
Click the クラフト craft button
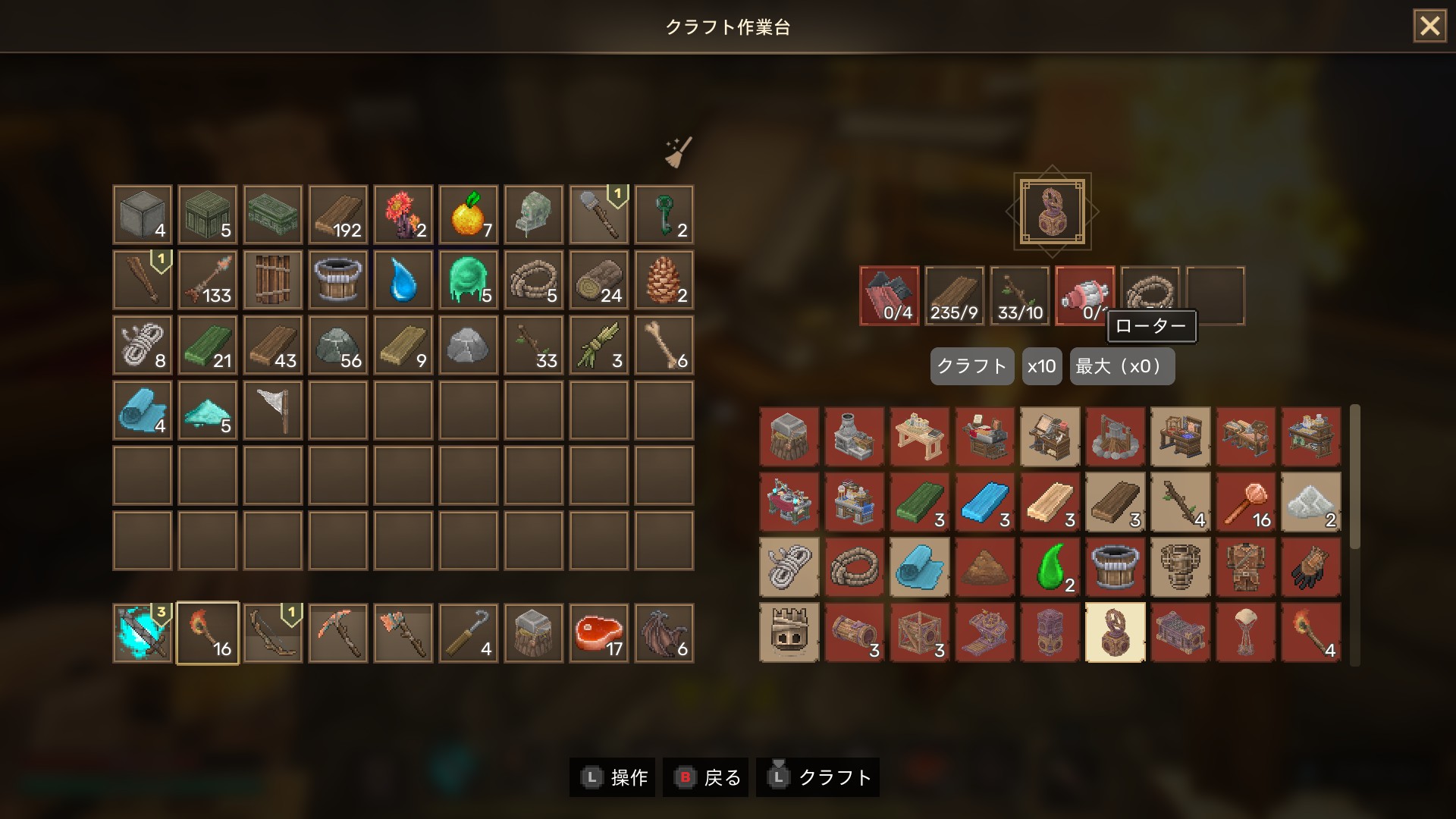click(971, 366)
